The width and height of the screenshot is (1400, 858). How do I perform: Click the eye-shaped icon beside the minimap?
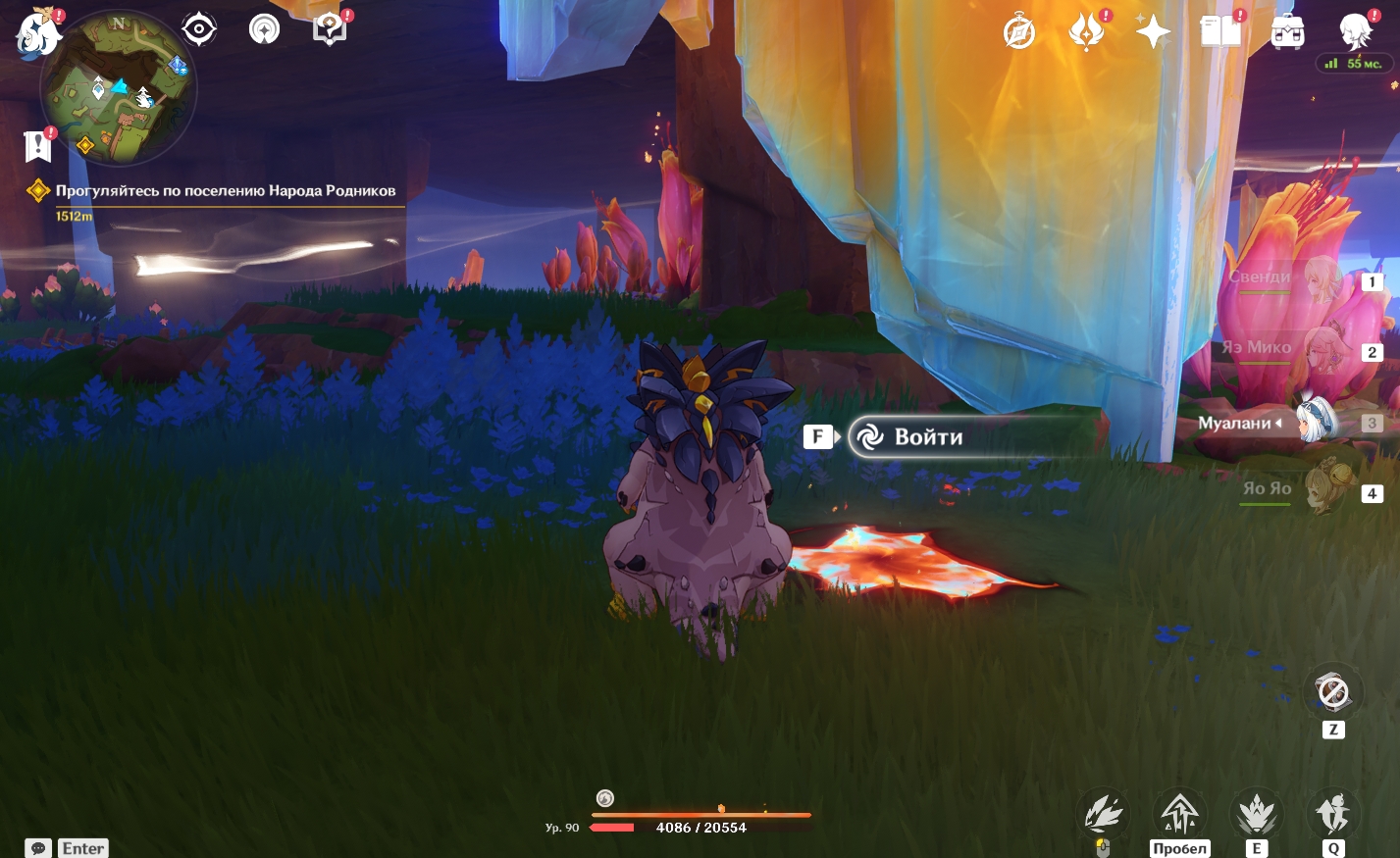(199, 29)
